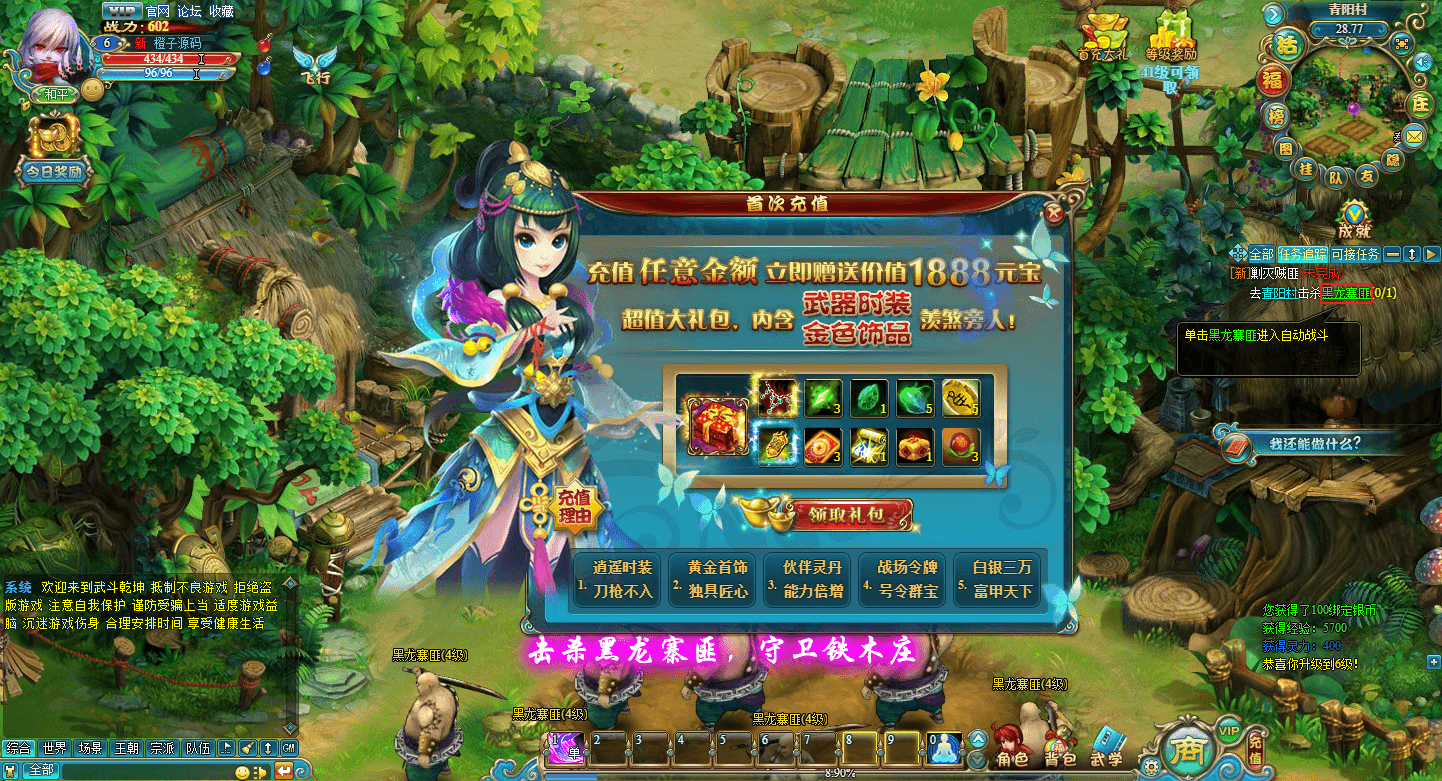Toggle the 隐 hide-players button near minimap
Image resolution: width=1442 pixels, height=781 pixels.
click(1392, 158)
